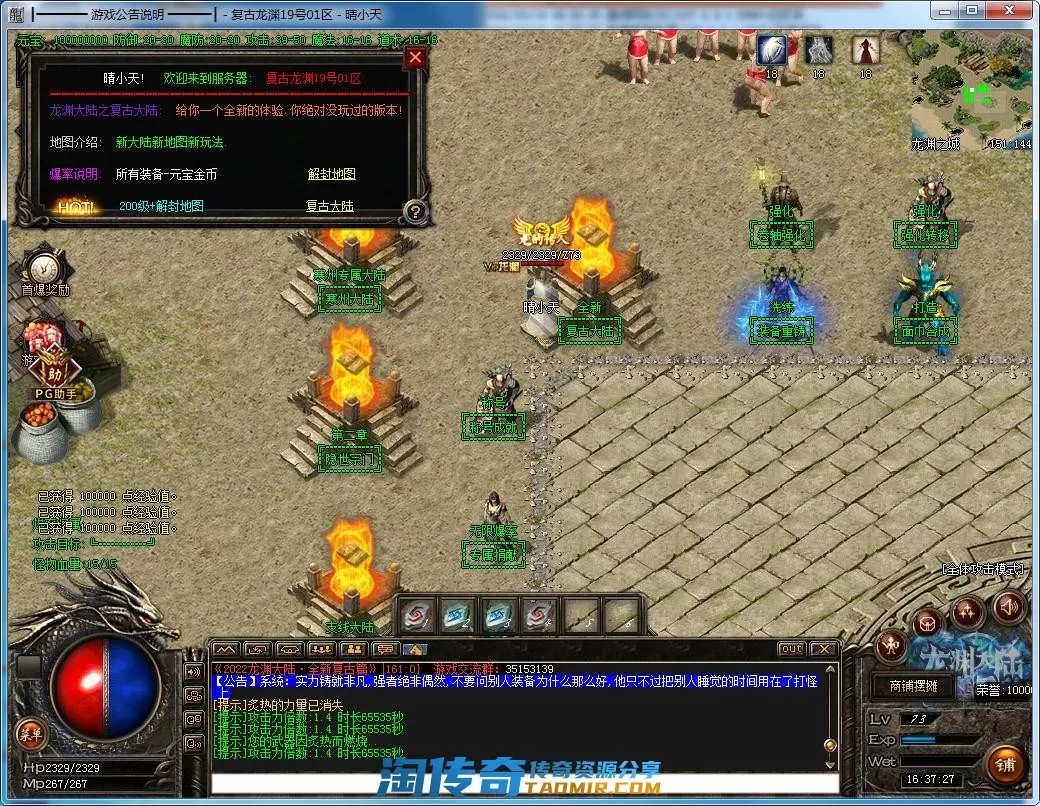Follow the 复古大陆 link in the announcement
This screenshot has width=1040, height=806.
click(330, 206)
